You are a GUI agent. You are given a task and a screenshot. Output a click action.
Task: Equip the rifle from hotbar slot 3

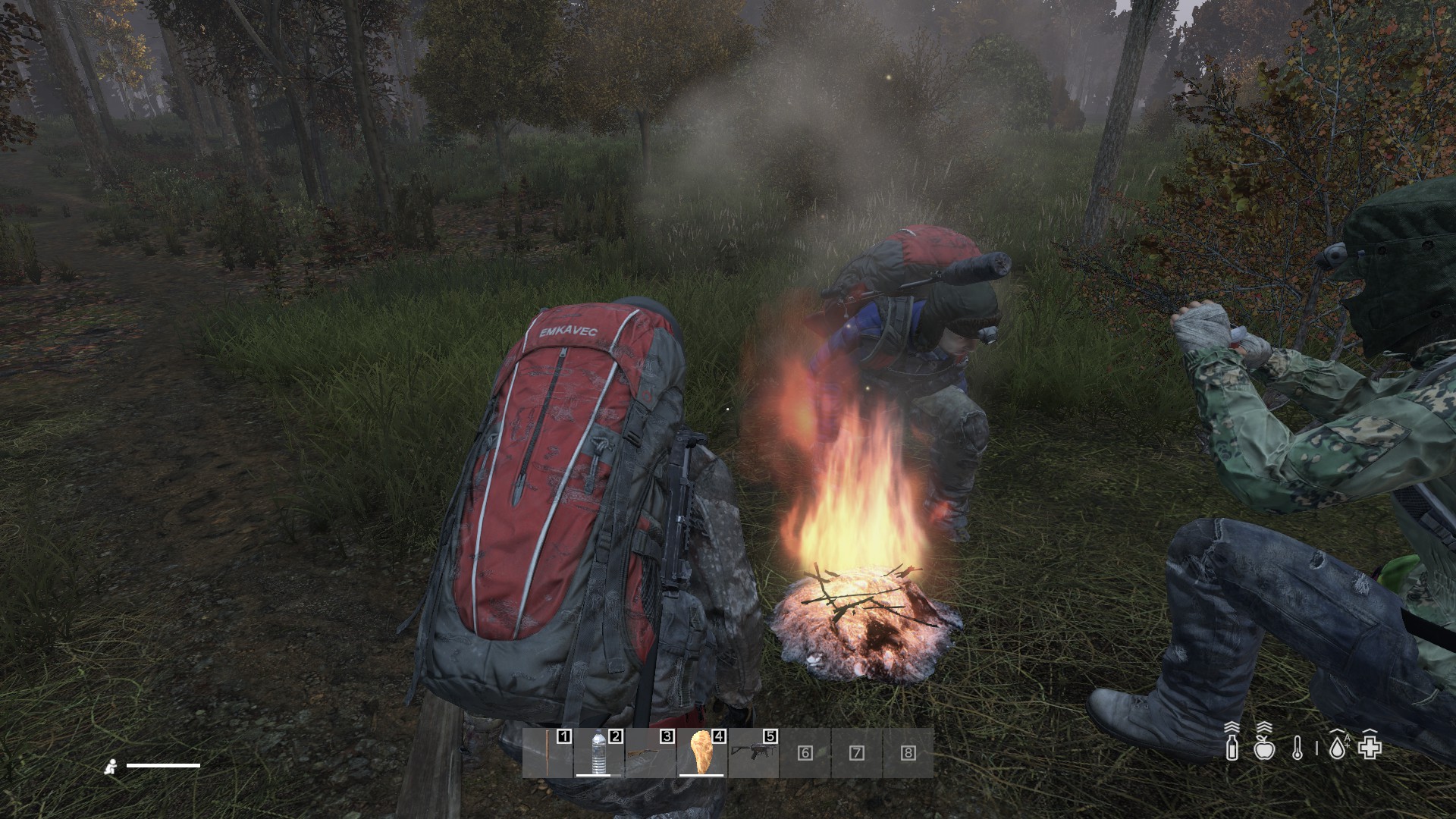click(650, 752)
